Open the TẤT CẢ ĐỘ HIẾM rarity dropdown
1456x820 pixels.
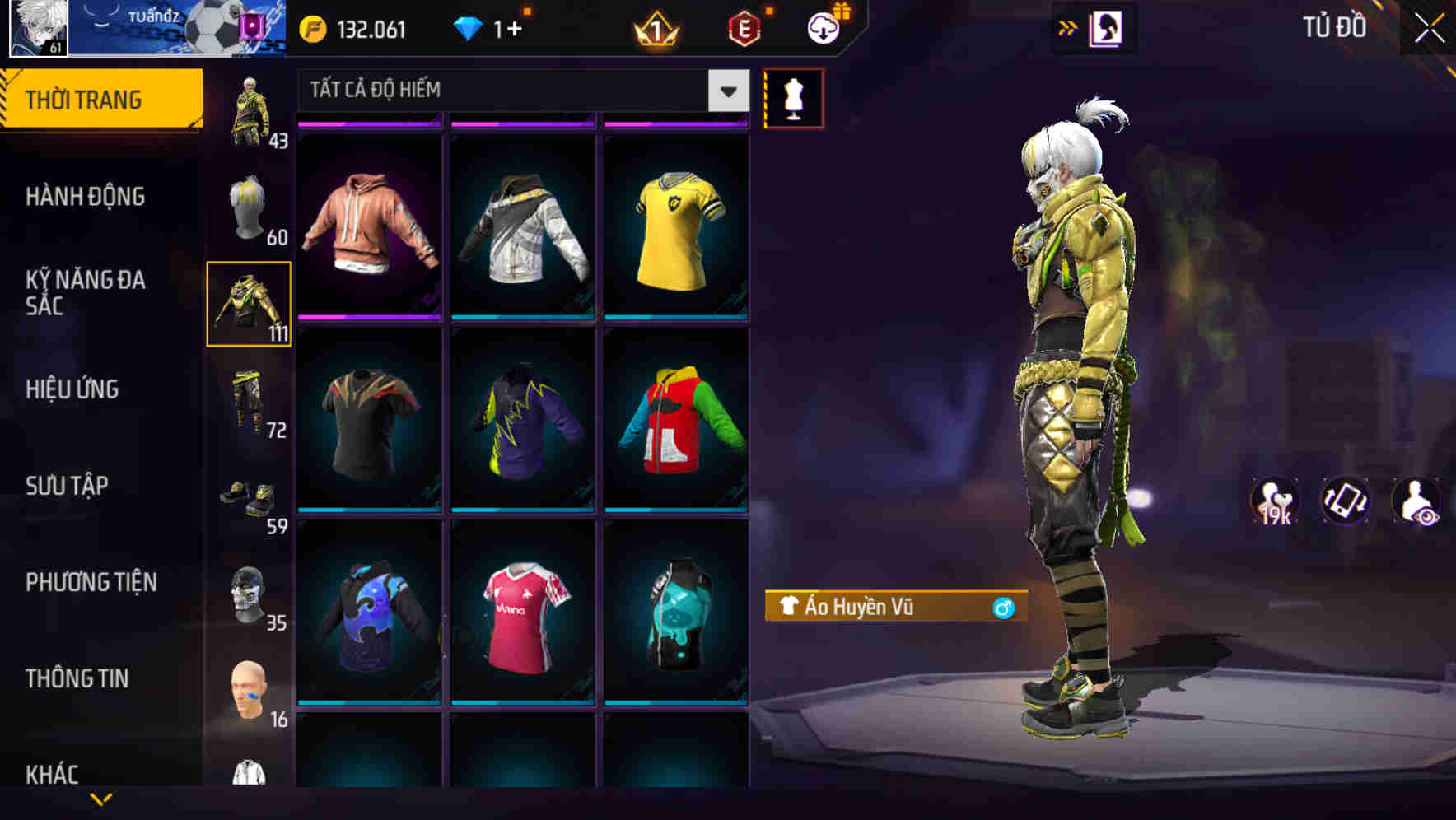coord(519,91)
